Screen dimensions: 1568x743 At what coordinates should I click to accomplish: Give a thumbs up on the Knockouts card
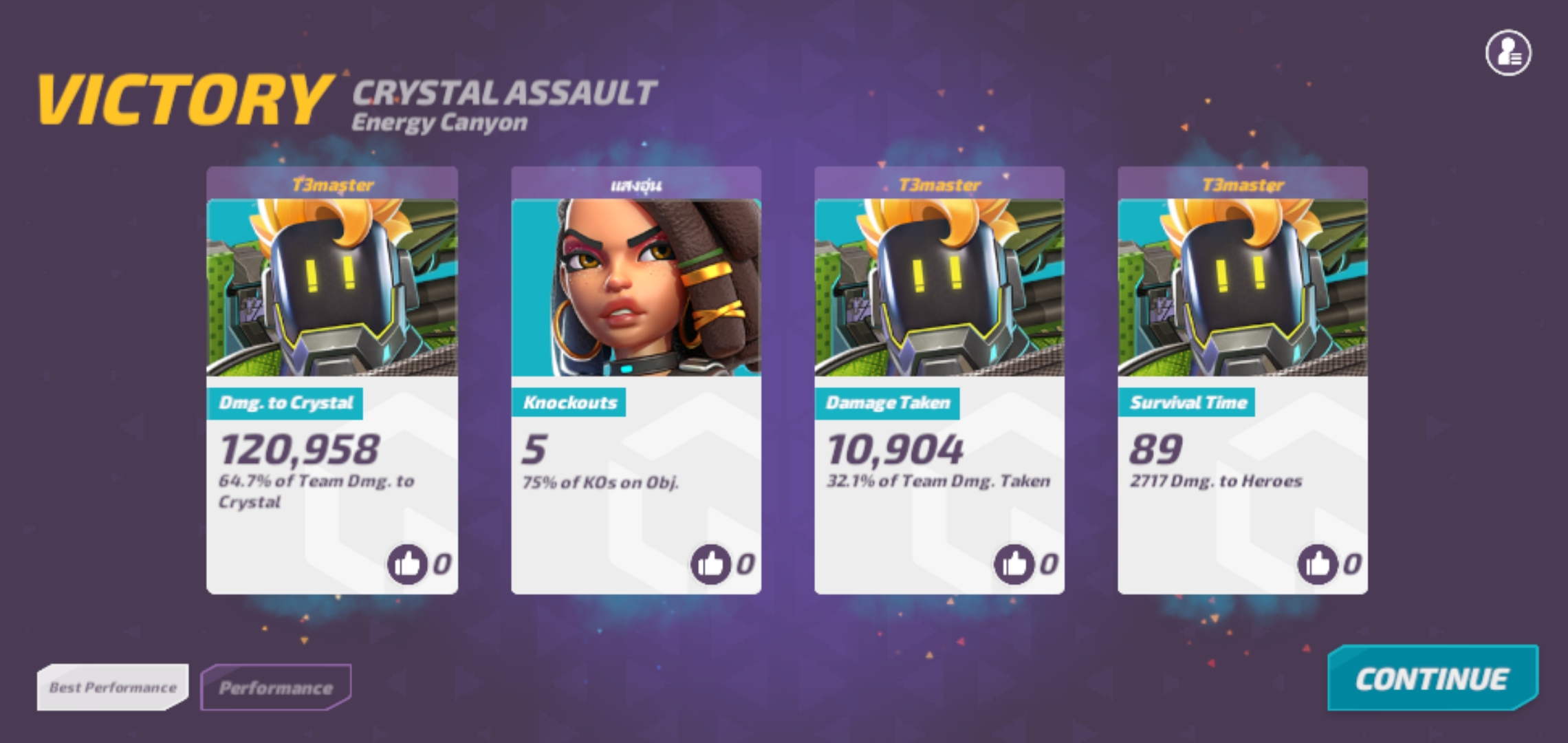[712, 563]
